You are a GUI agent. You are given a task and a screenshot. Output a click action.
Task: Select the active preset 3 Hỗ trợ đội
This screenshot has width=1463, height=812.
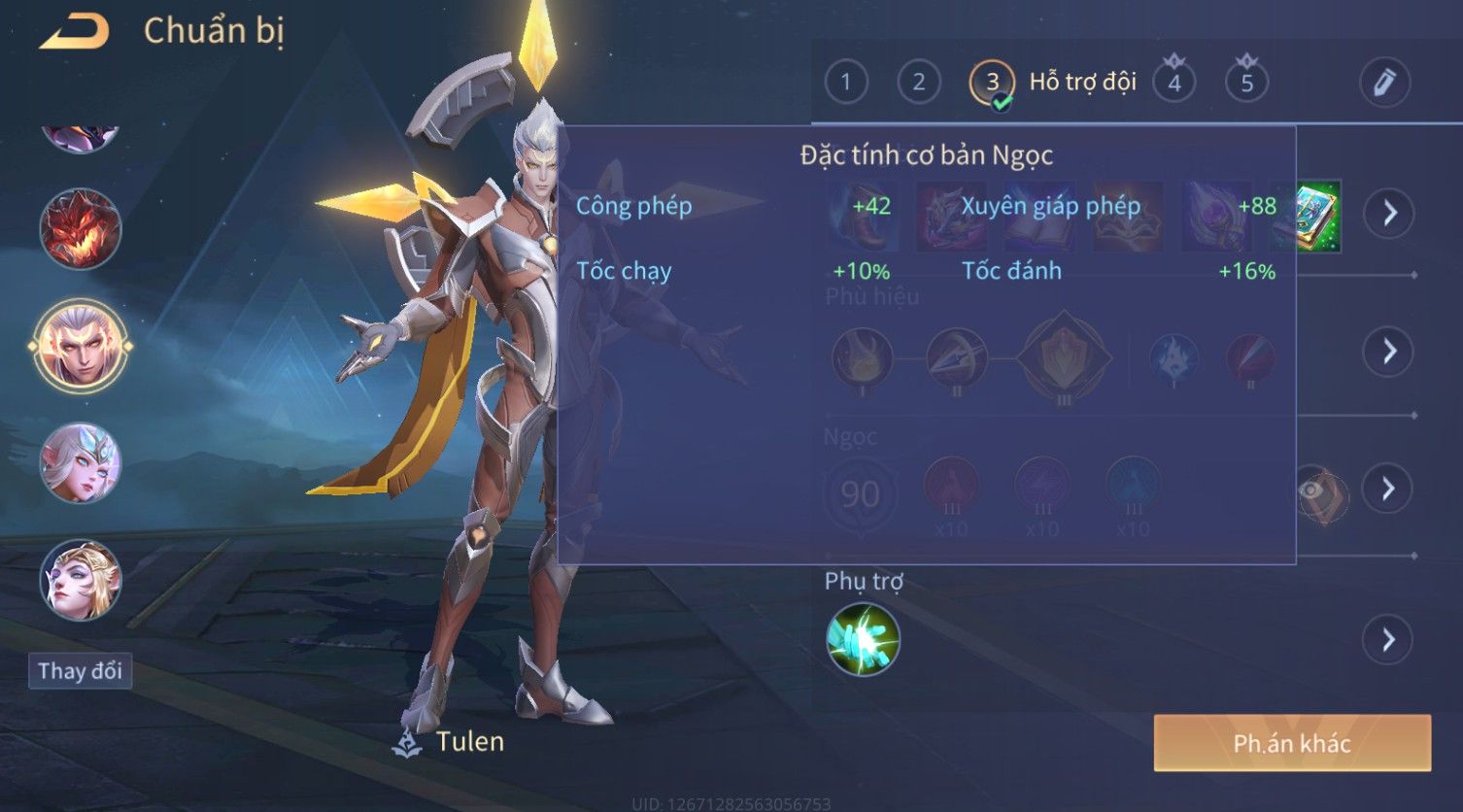tap(992, 84)
